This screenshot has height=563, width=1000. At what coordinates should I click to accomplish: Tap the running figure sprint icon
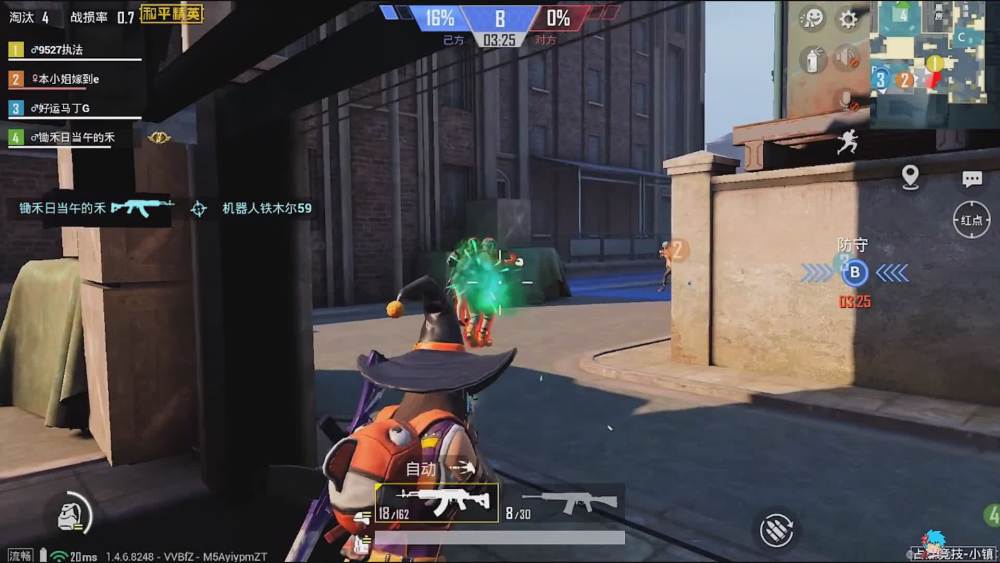[848, 142]
